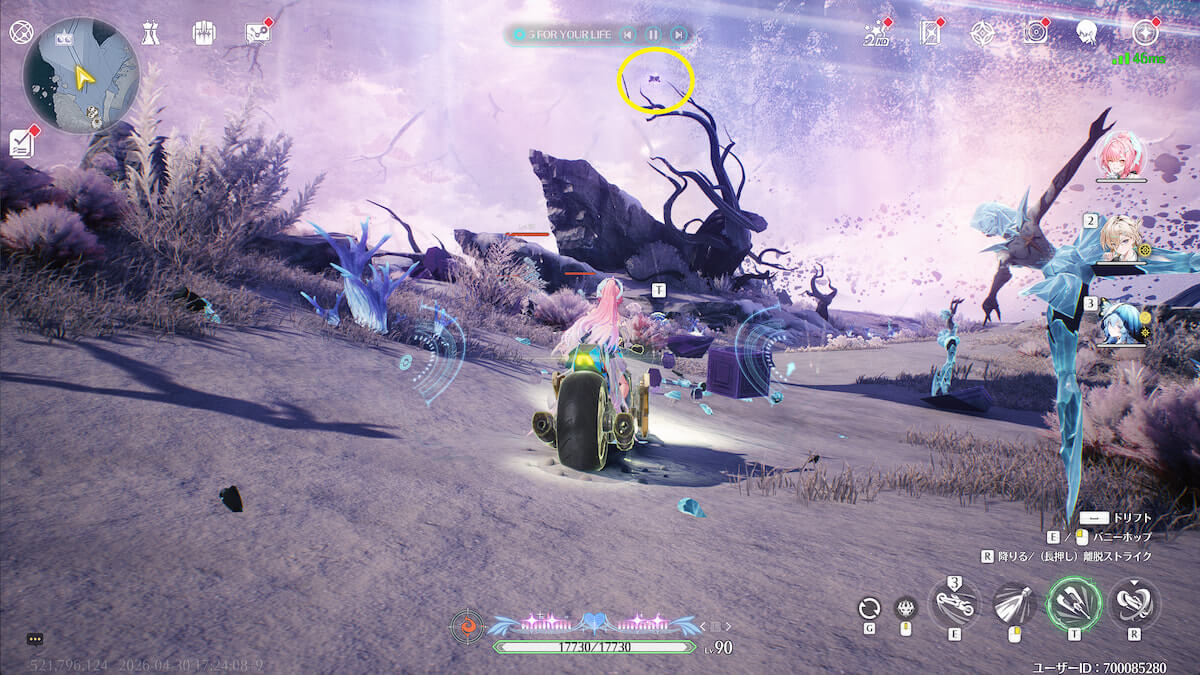The image size is (1200, 675).
Task: Open the circled star icon above the ping
Action: [x=1145, y=32]
